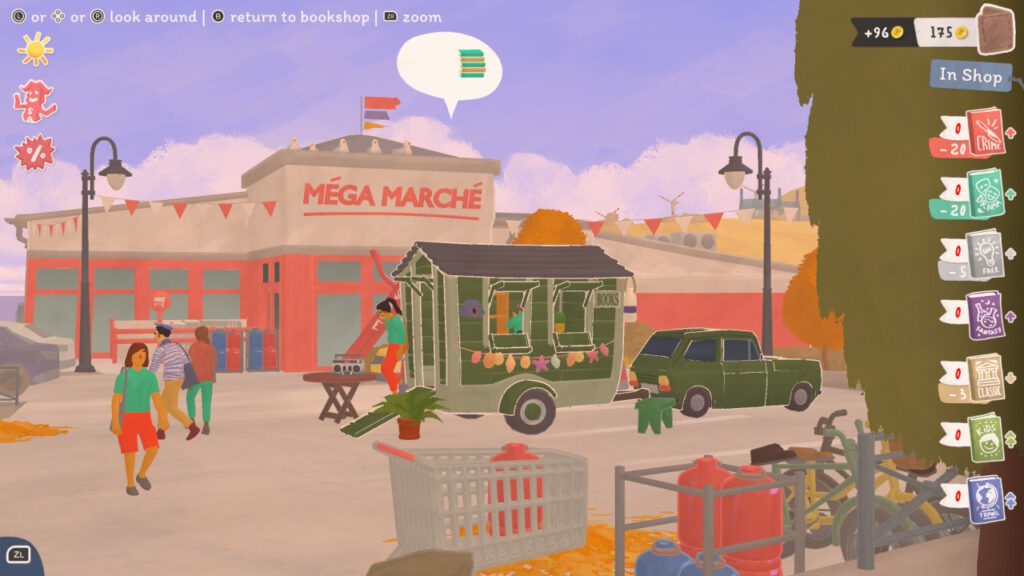
Task: Click the book stack speech bubble
Action: (449, 66)
